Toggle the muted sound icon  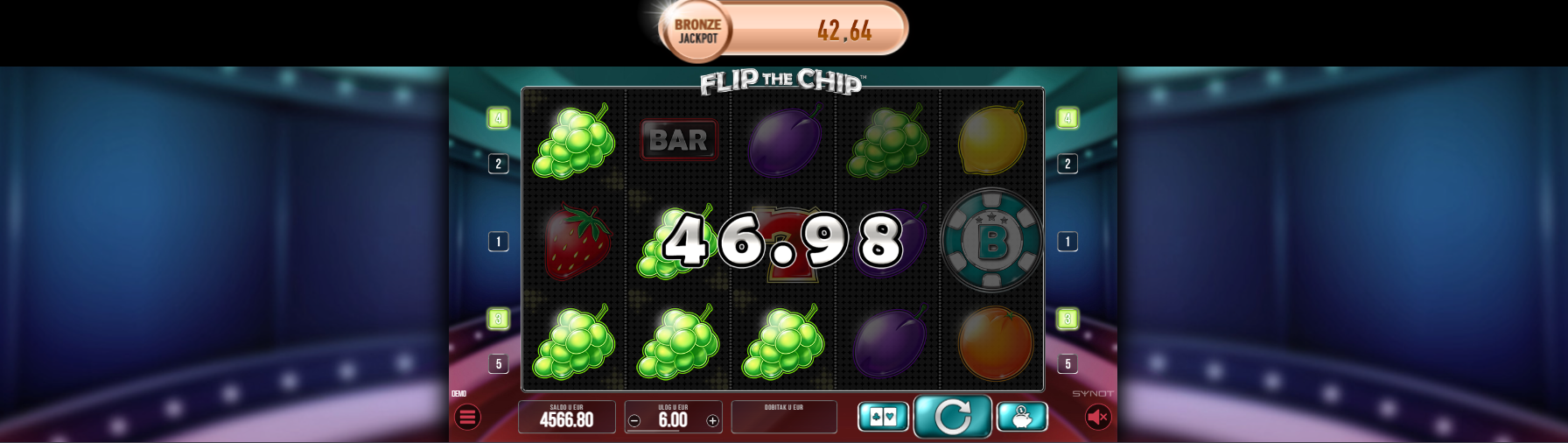pos(1097,418)
